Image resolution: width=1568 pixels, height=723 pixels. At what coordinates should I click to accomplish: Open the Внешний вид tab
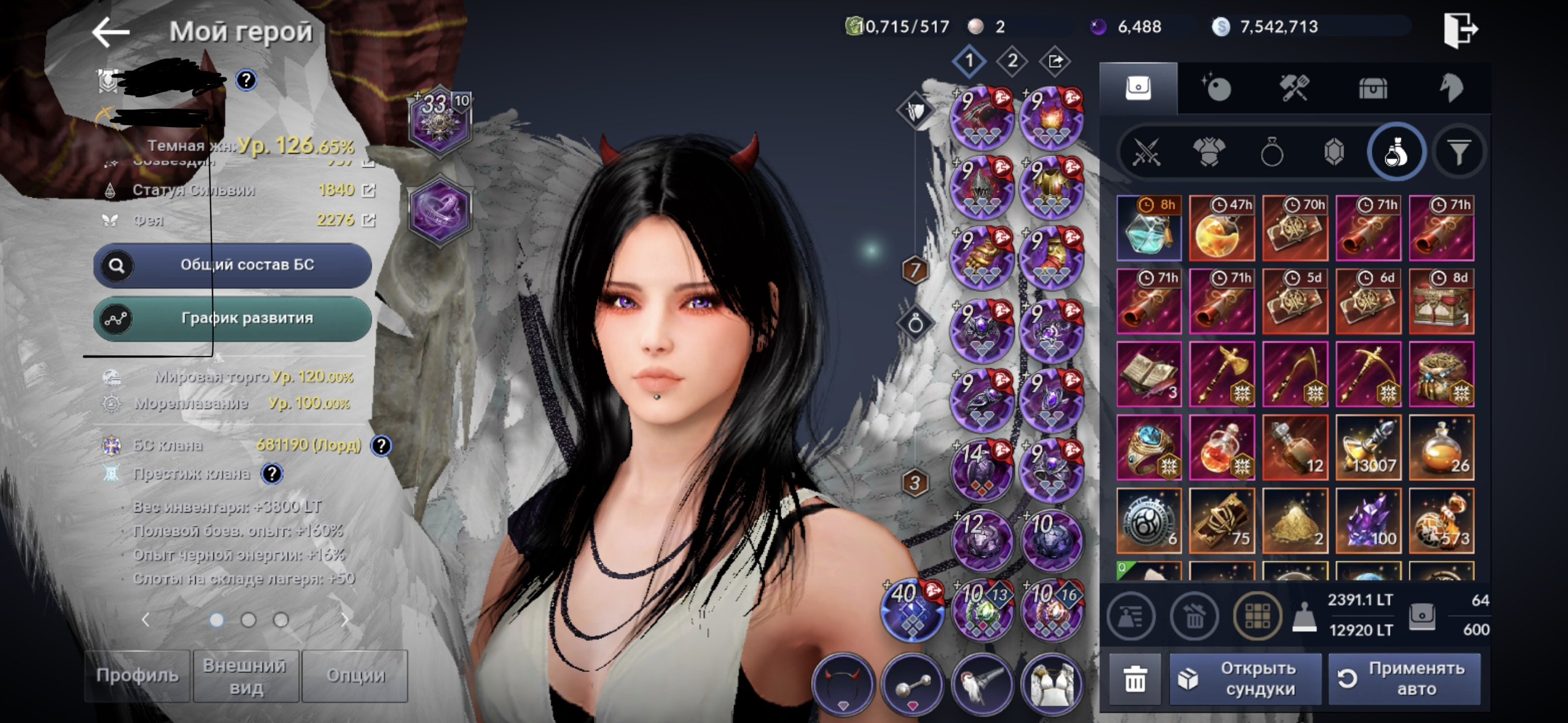click(x=246, y=676)
